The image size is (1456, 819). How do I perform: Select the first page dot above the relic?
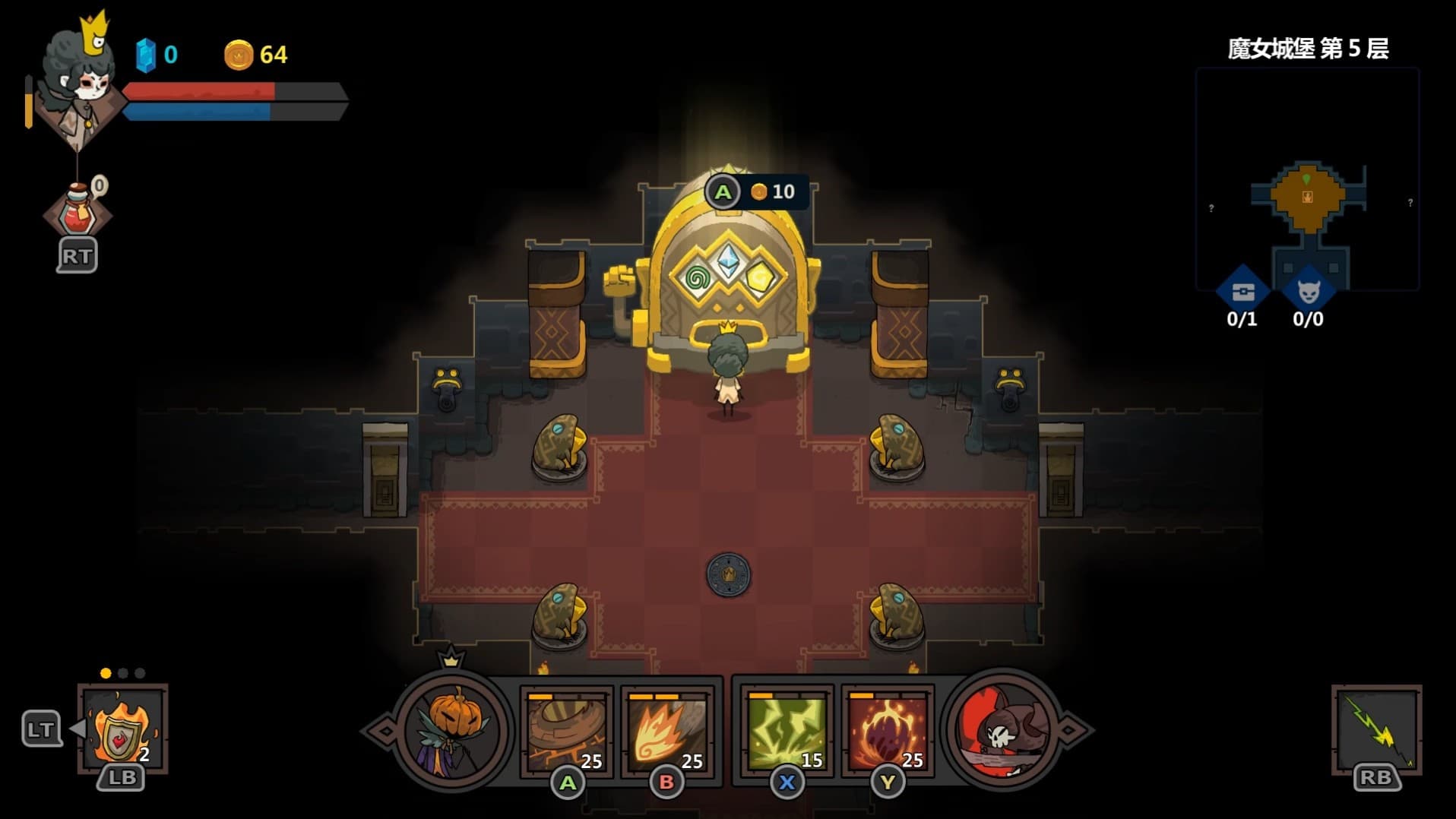click(104, 672)
